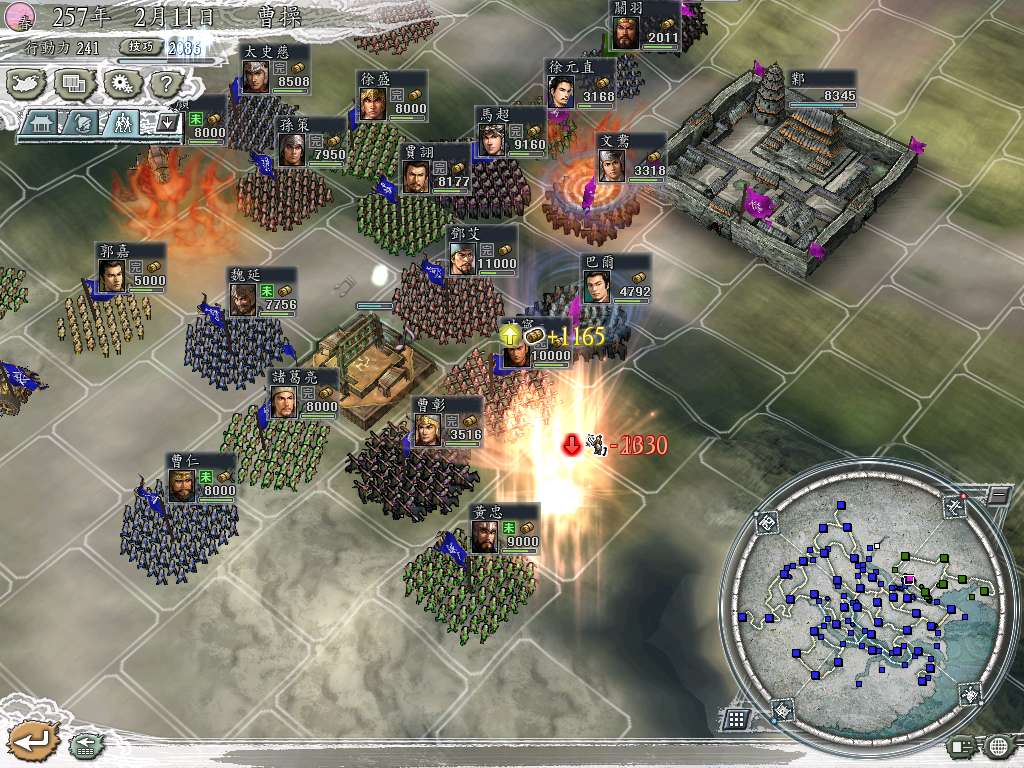Switch to the troop units tab
This screenshot has width=1024, height=768.
[x=122, y=123]
